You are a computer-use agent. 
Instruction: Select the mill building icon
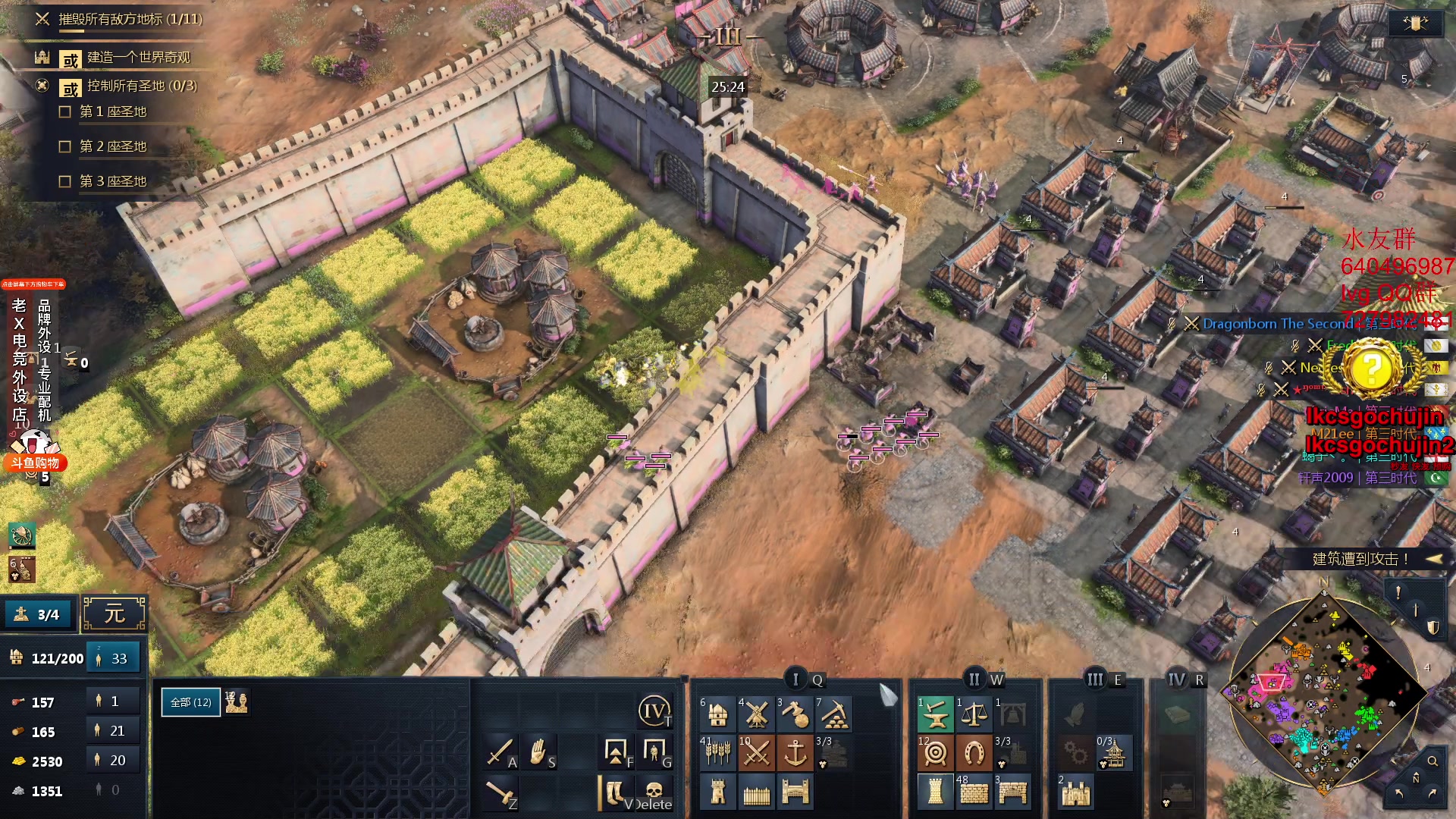coord(756,714)
